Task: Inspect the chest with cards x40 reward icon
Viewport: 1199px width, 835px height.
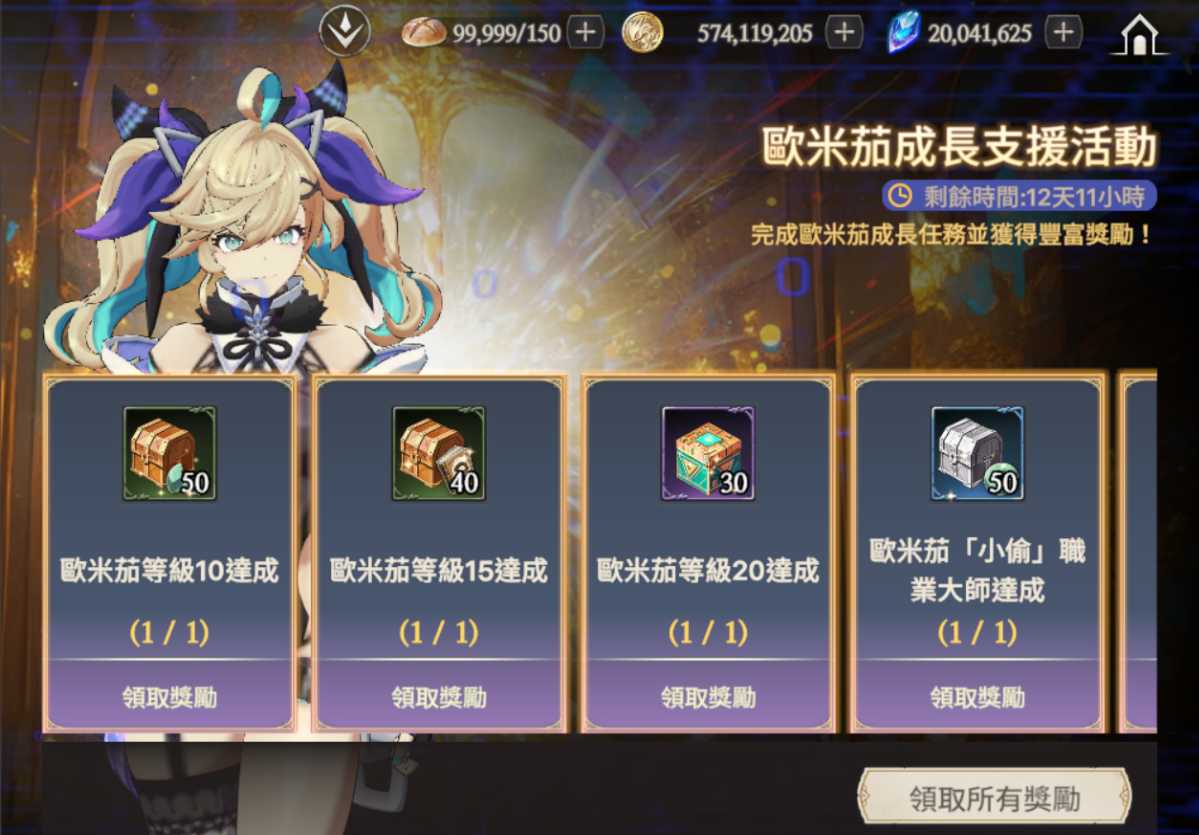Action: tap(439, 453)
